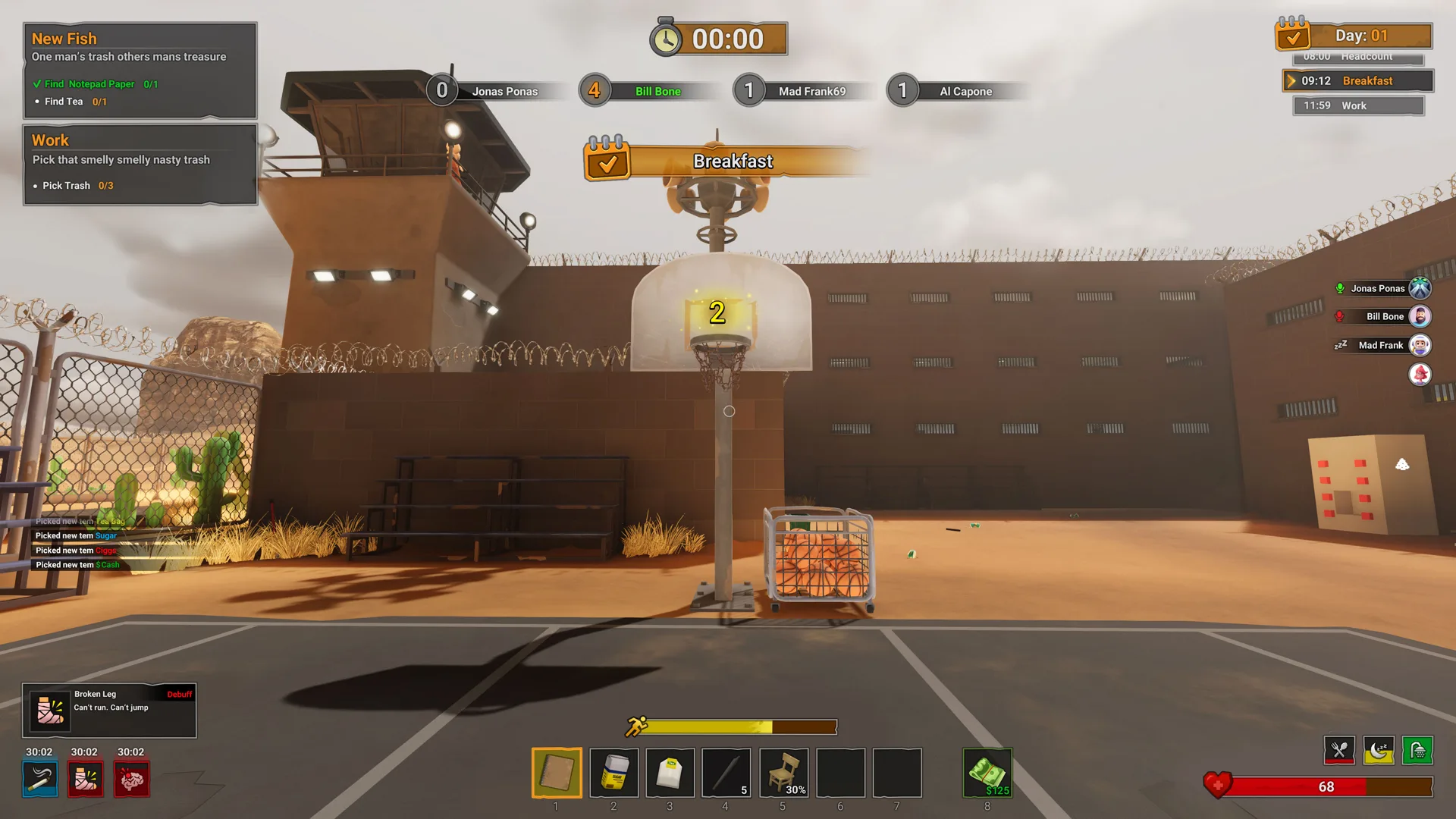The height and width of the screenshot is (819, 1456).
Task: Select the Broken Leg debuff icon
Action: tap(85, 779)
